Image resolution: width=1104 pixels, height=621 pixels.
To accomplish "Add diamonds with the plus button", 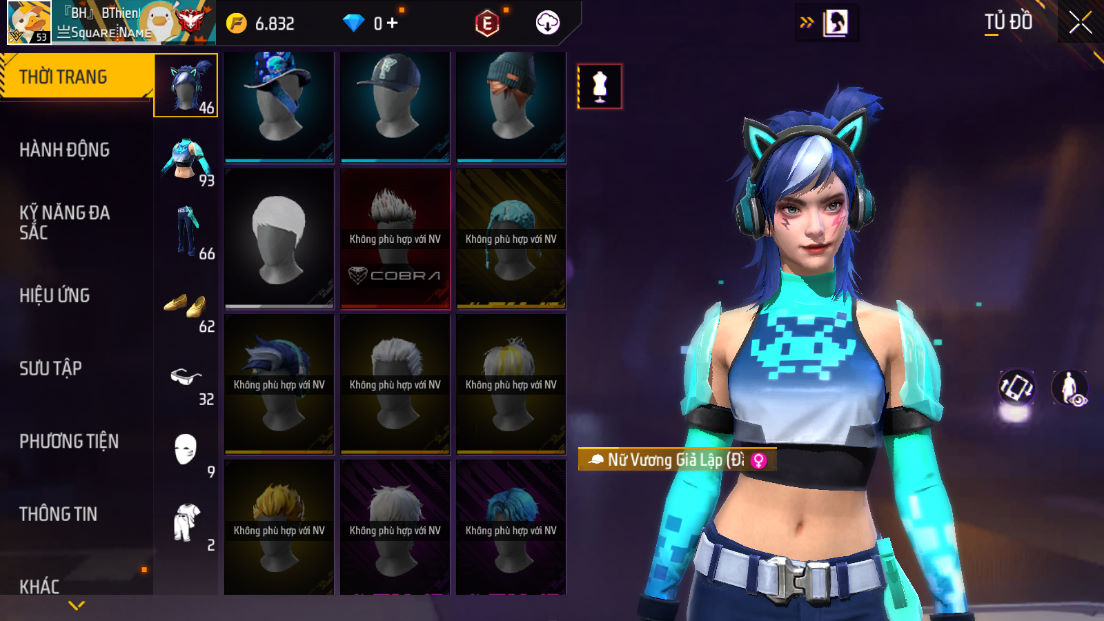I will point(391,23).
